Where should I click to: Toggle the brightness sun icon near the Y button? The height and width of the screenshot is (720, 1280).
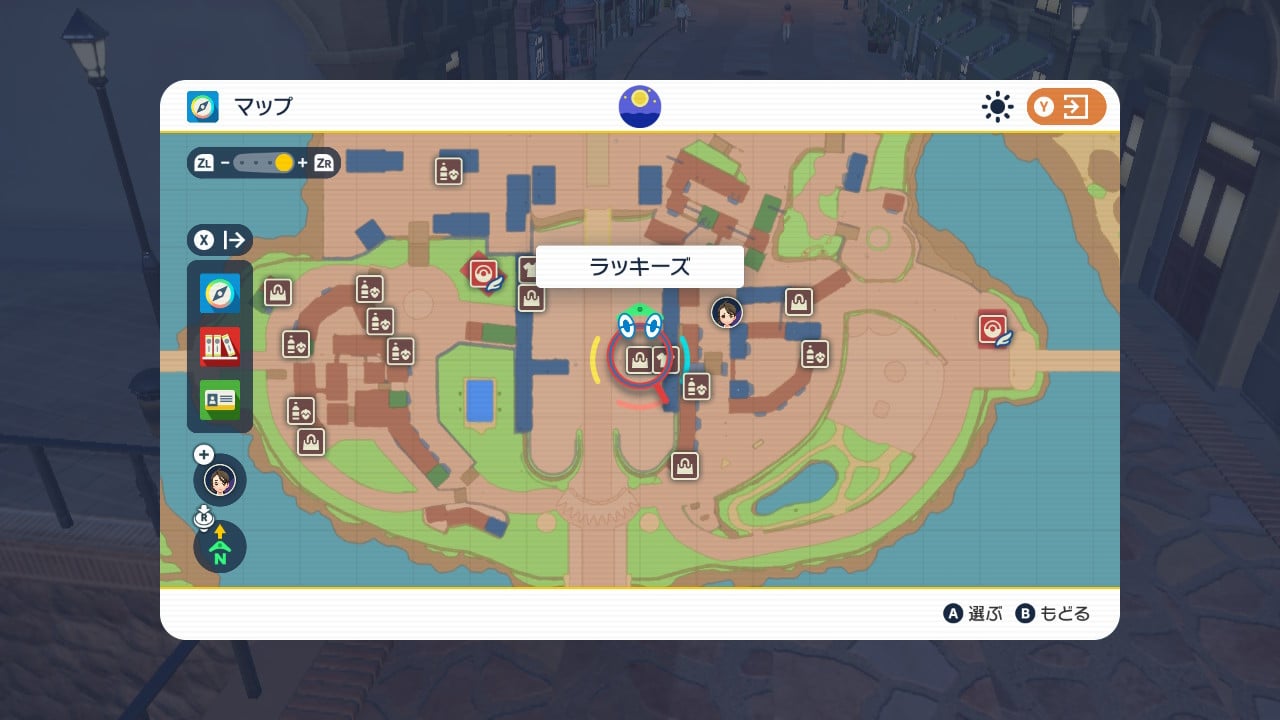point(997,107)
